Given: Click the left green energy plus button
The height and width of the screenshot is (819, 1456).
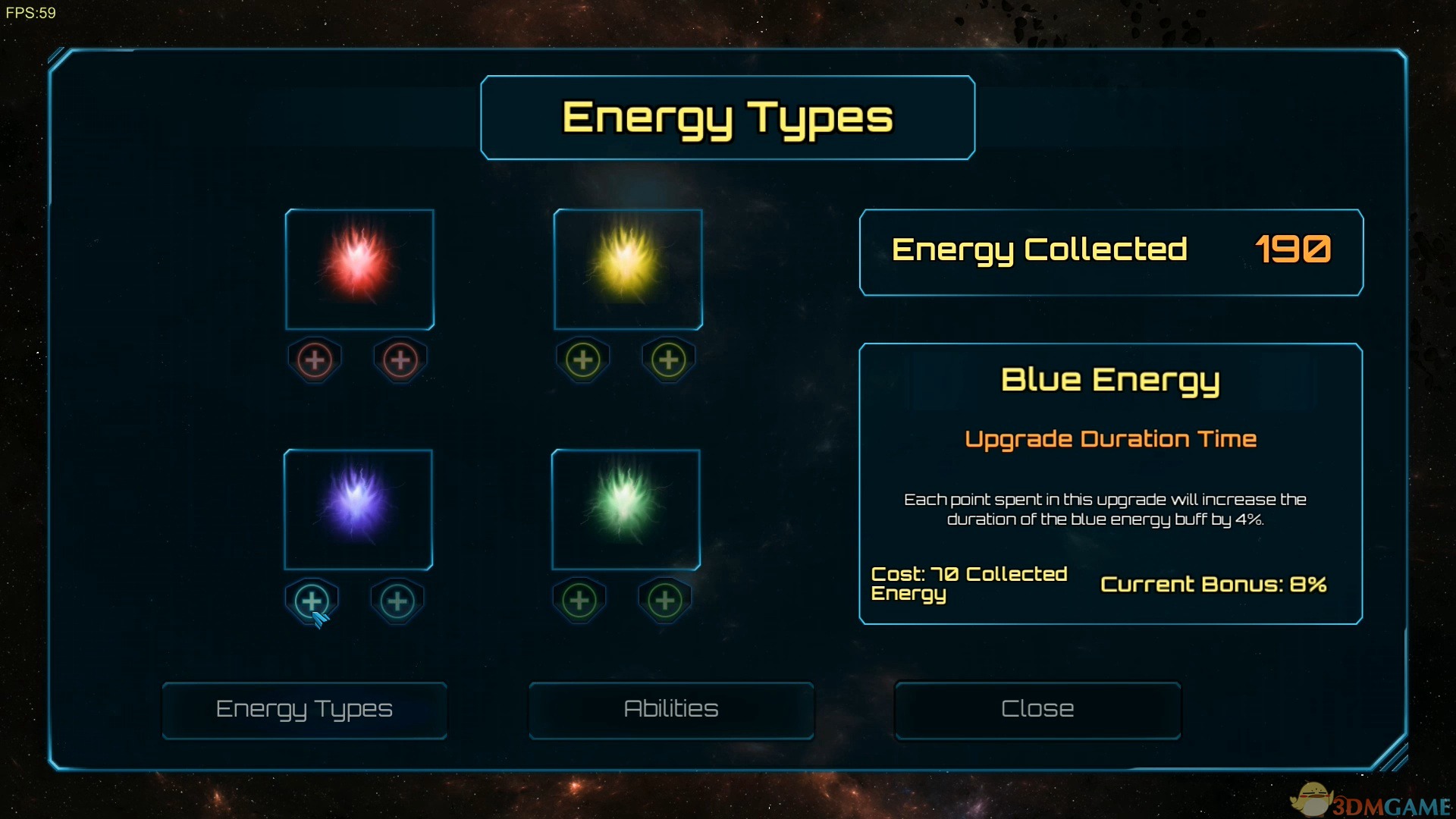Looking at the screenshot, I should [579, 601].
